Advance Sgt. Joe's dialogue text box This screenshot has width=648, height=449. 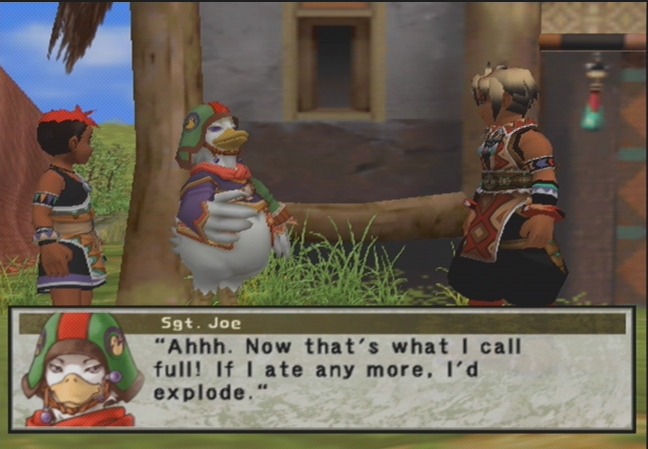pyautogui.click(x=390, y=372)
